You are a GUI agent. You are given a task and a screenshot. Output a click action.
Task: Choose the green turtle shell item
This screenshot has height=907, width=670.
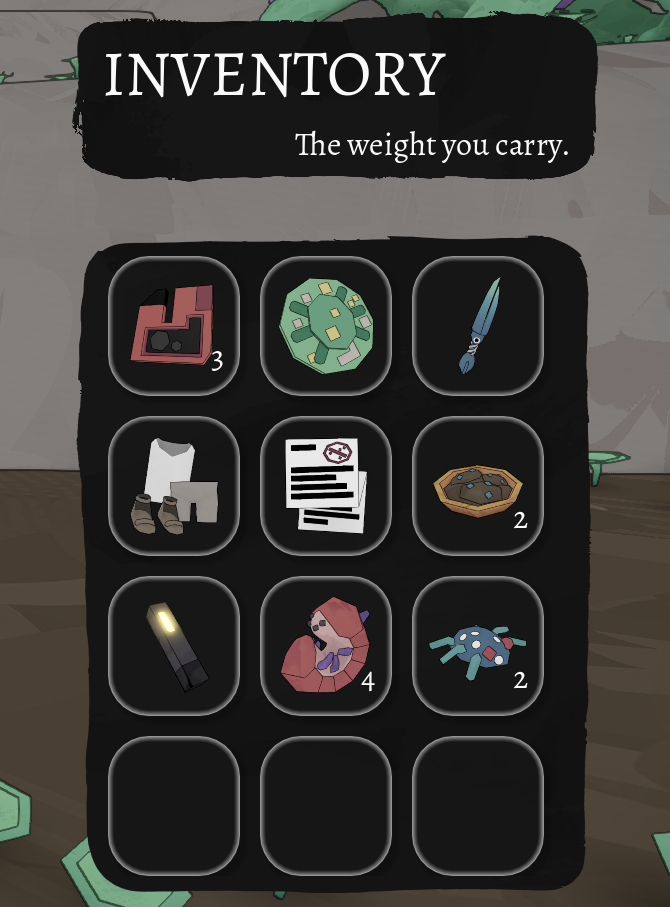pos(325,326)
